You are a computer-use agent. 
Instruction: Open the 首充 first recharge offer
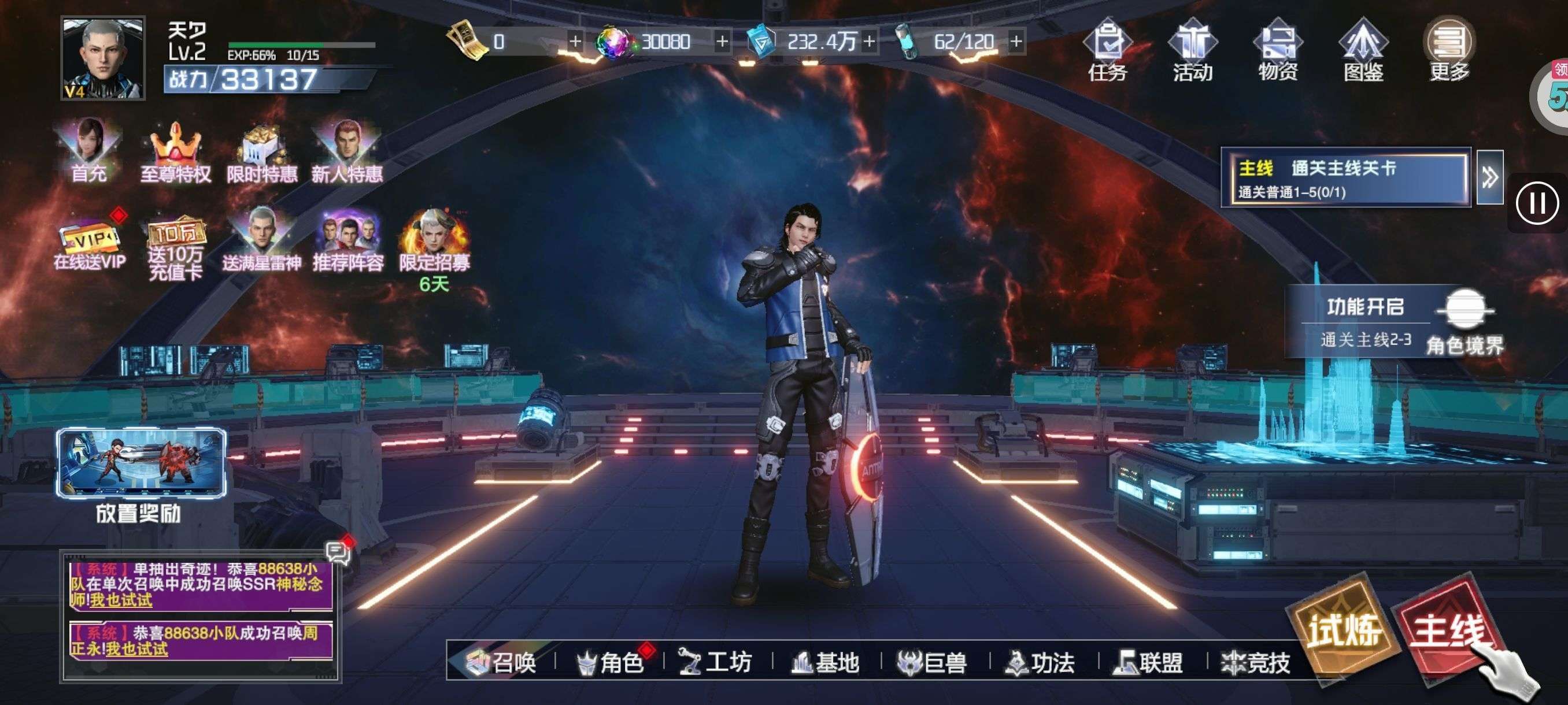(90, 151)
